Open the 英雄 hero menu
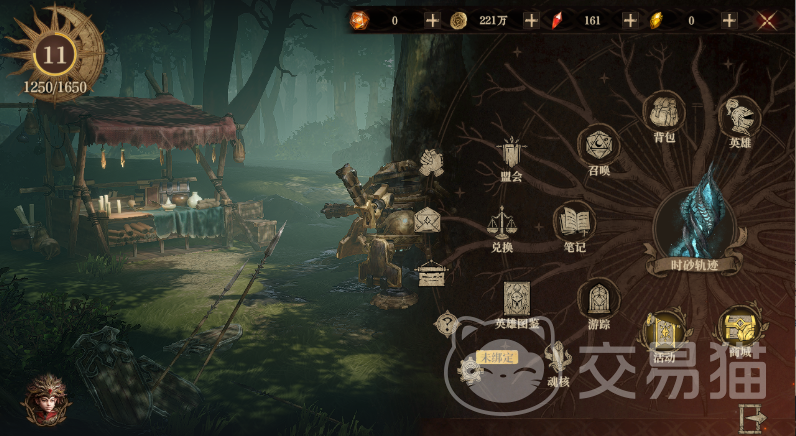The image size is (796, 436). [739, 118]
